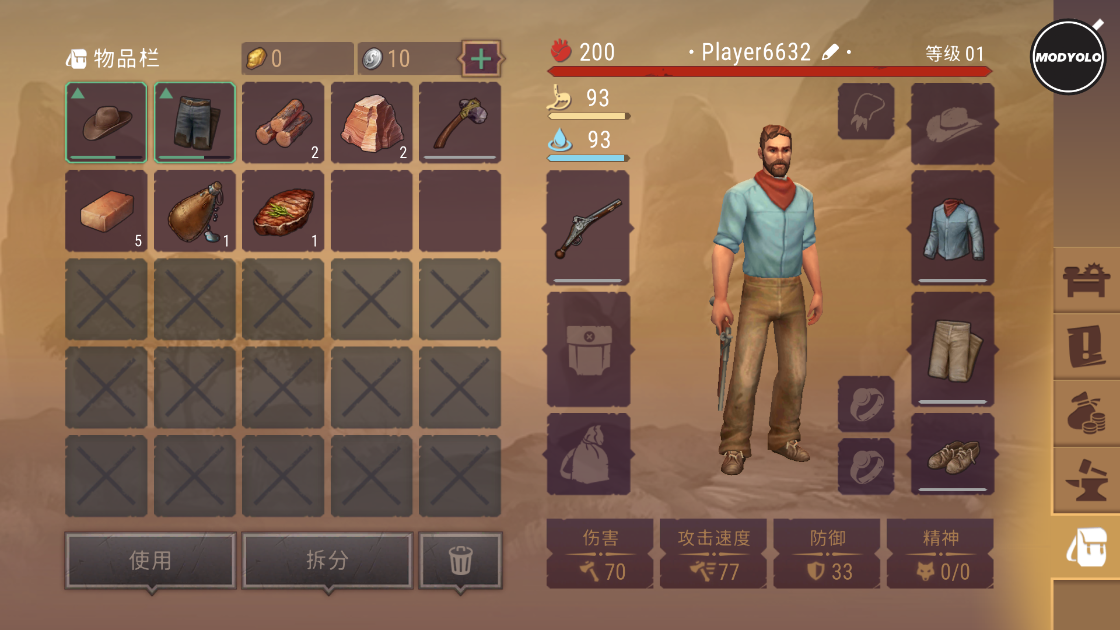Edit the Player6632 name with pencil icon
Viewport: 1120px width, 630px height.
(x=831, y=53)
